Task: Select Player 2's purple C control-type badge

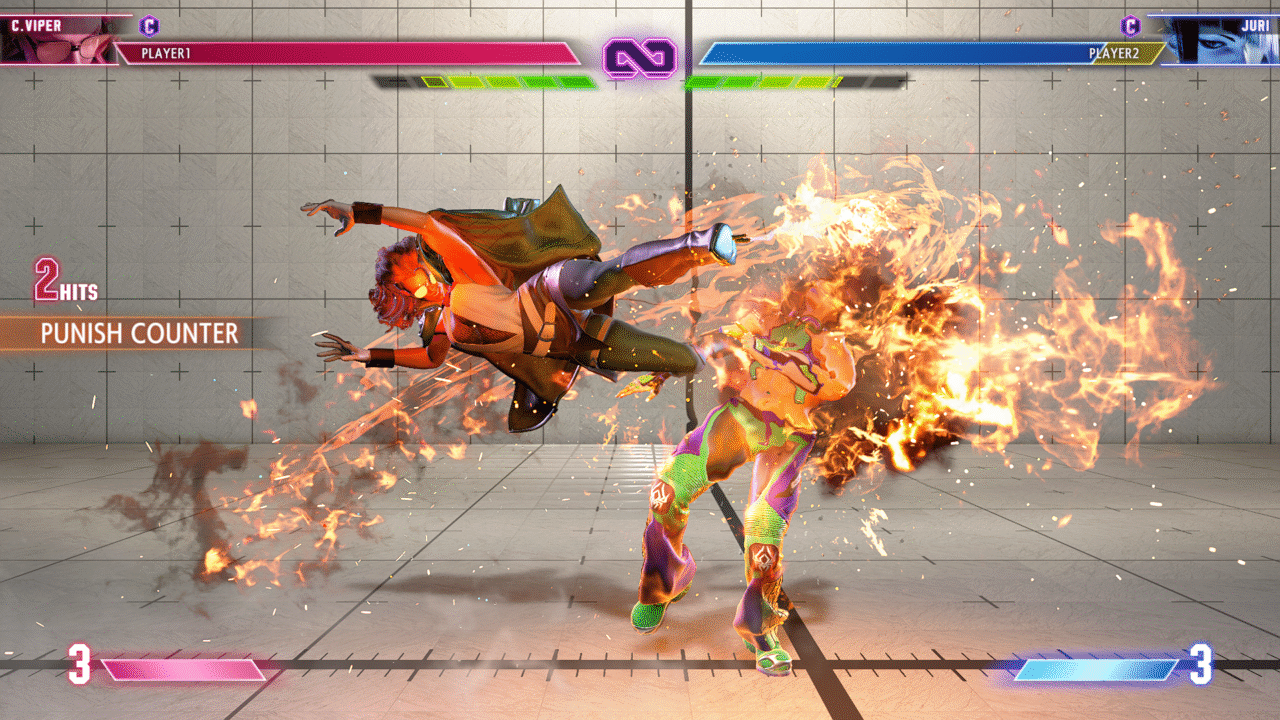Action: (1130, 26)
